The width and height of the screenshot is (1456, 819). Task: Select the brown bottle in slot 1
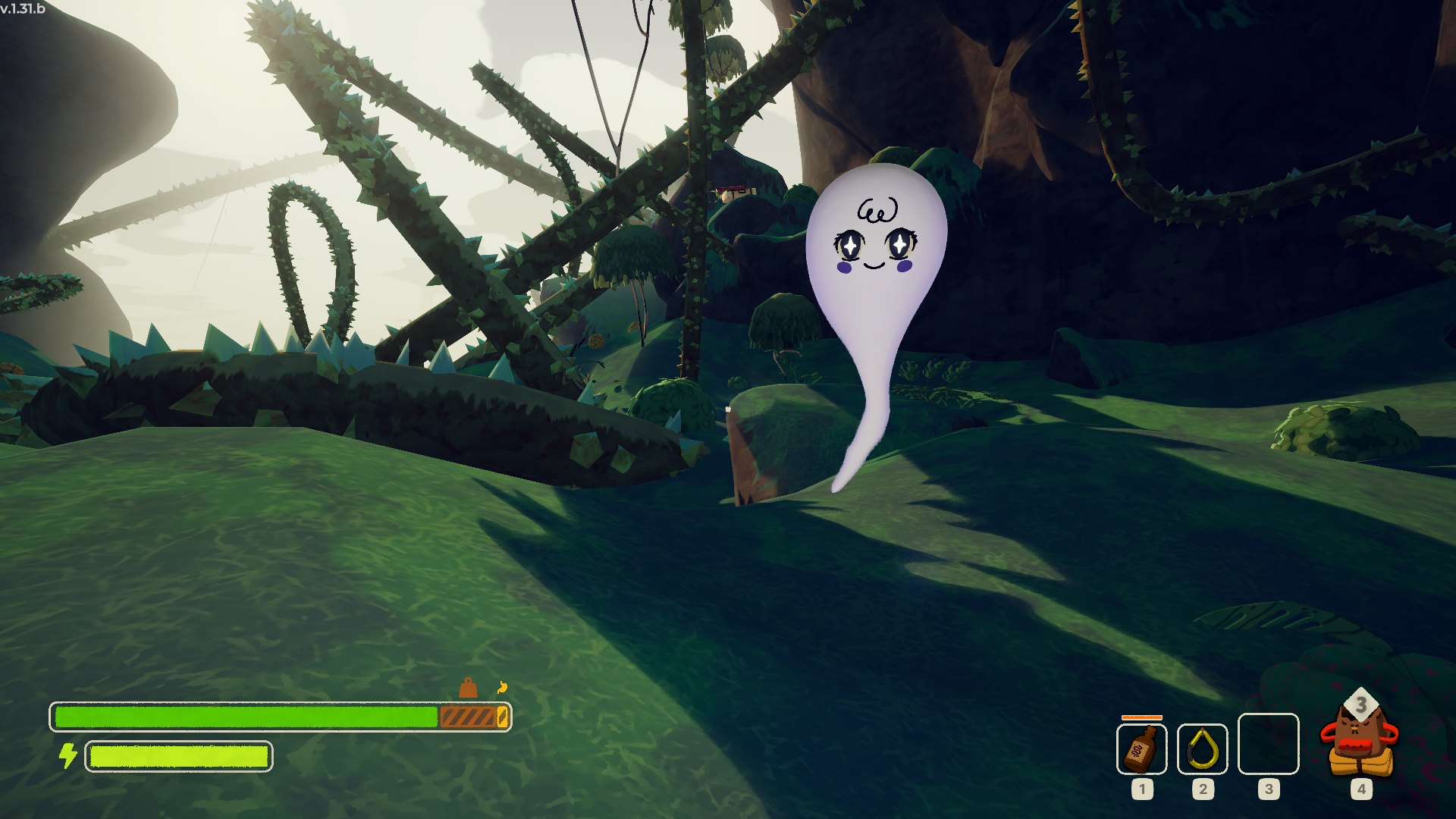(1141, 748)
